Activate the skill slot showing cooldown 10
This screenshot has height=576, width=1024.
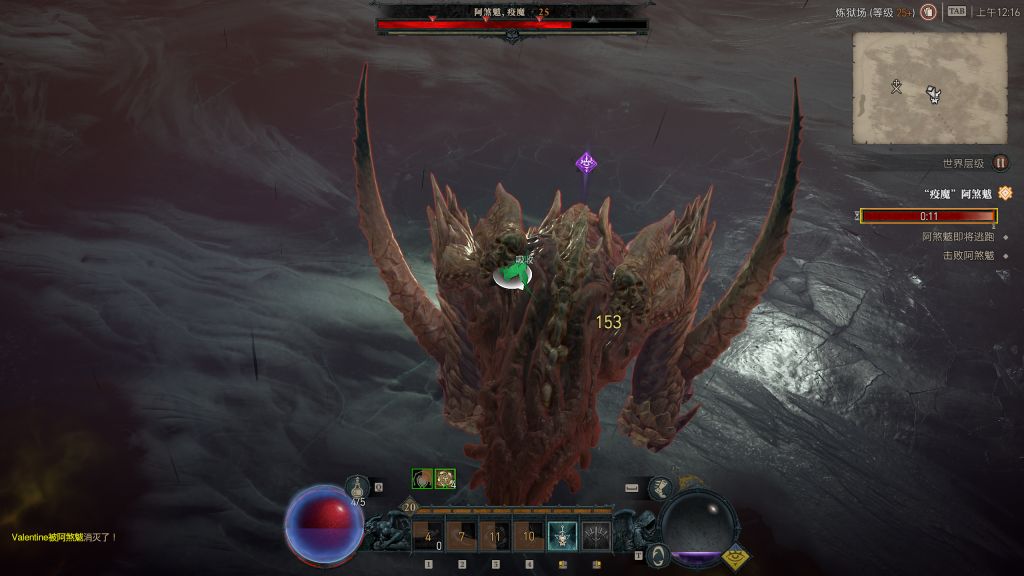coord(528,537)
